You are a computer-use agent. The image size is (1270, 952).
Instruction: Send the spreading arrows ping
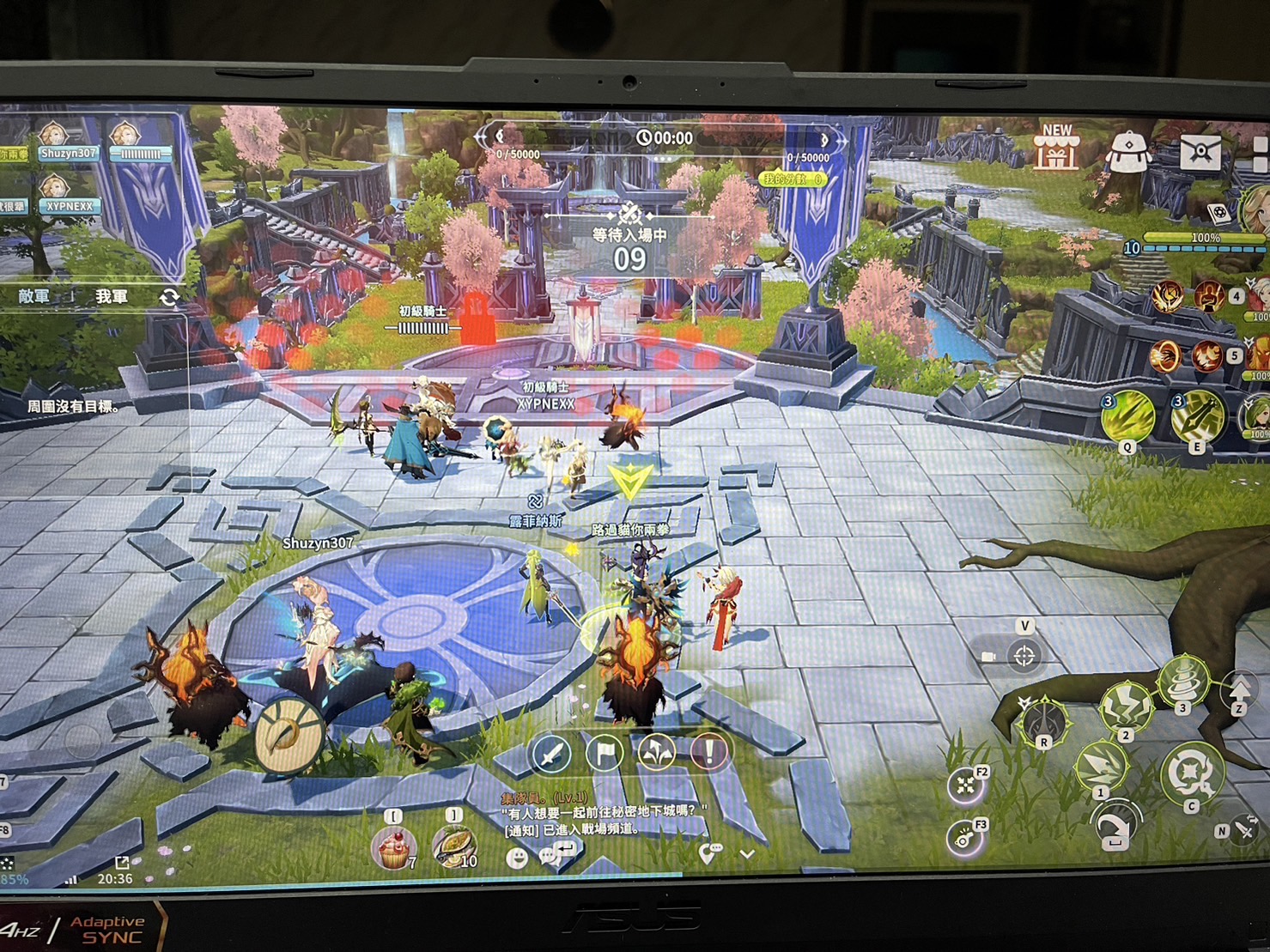(x=657, y=753)
